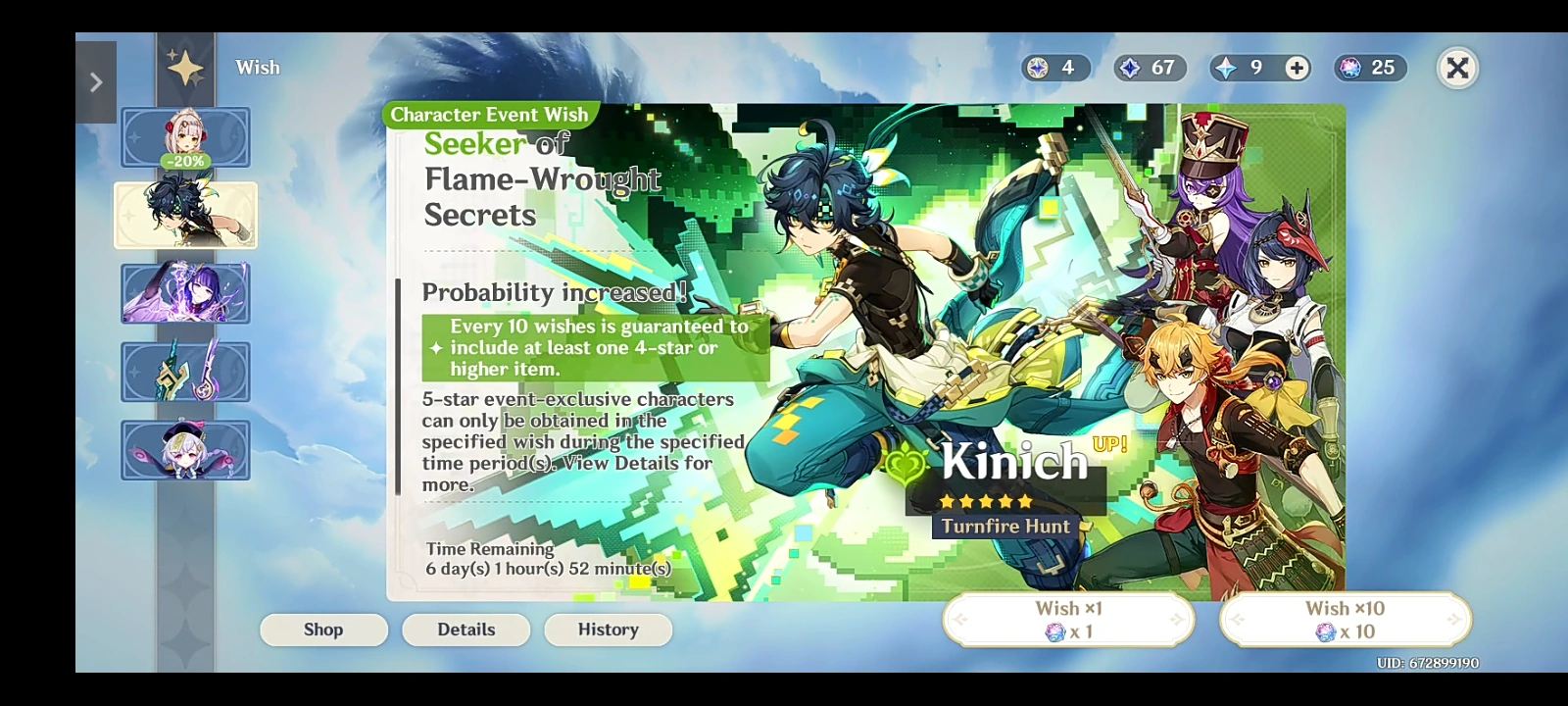Screen dimensions: 1568x706
Task: Switch to the beginner wish banner with -20% discount
Action: point(185,137)
